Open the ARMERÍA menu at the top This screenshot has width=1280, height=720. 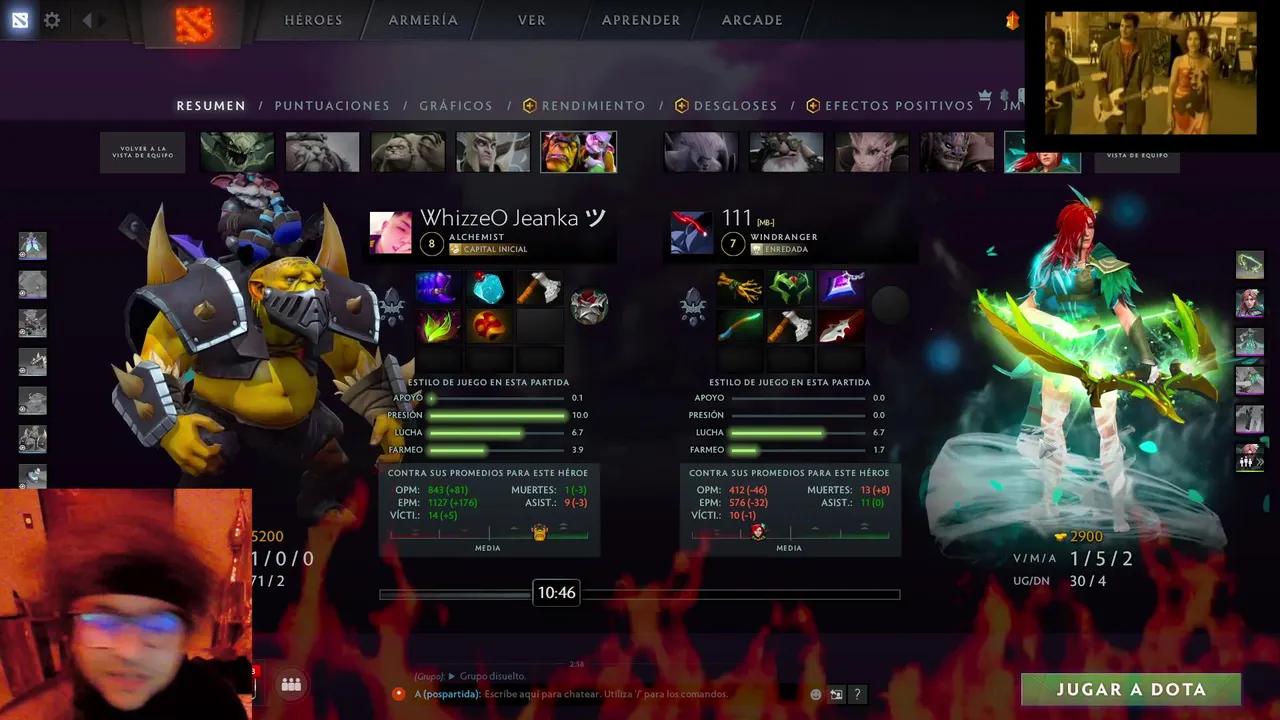point(422,20)
